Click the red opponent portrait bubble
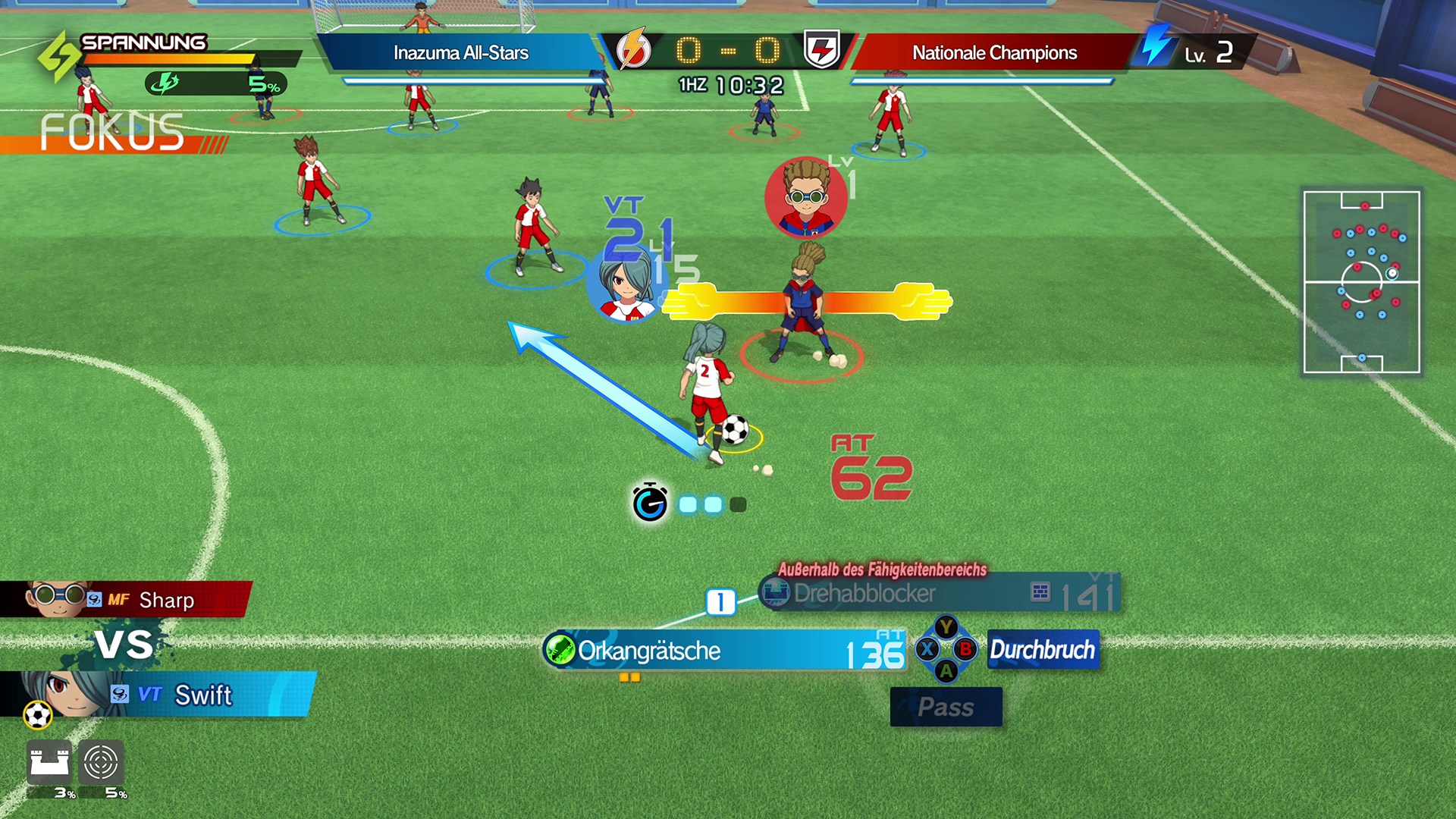The image size is (1456, 819). point(805,197)
